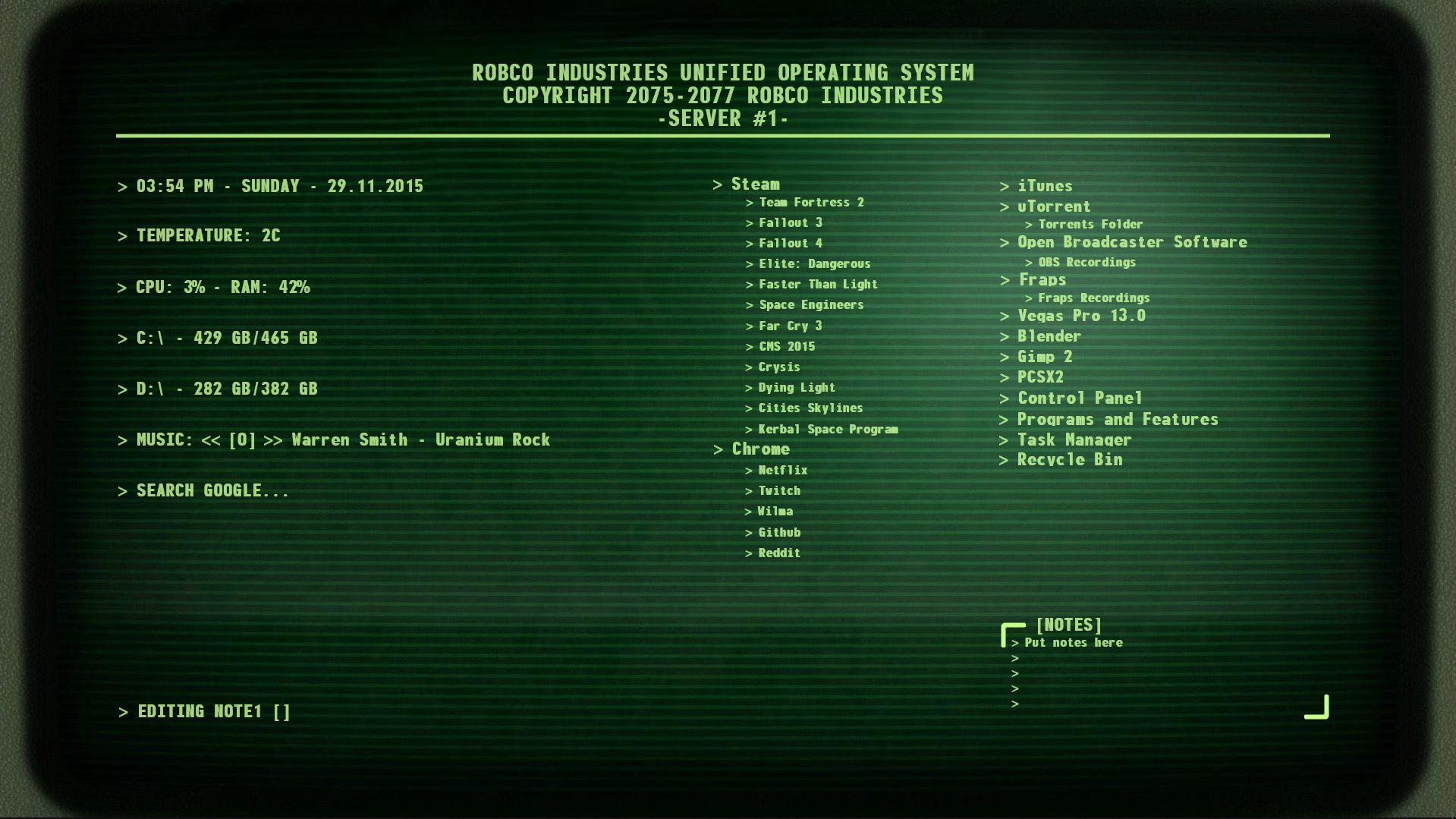The image size is (1456, 819).
Task: Open the Fraps Recordings folder
Action: click(x=1093, y=298)
